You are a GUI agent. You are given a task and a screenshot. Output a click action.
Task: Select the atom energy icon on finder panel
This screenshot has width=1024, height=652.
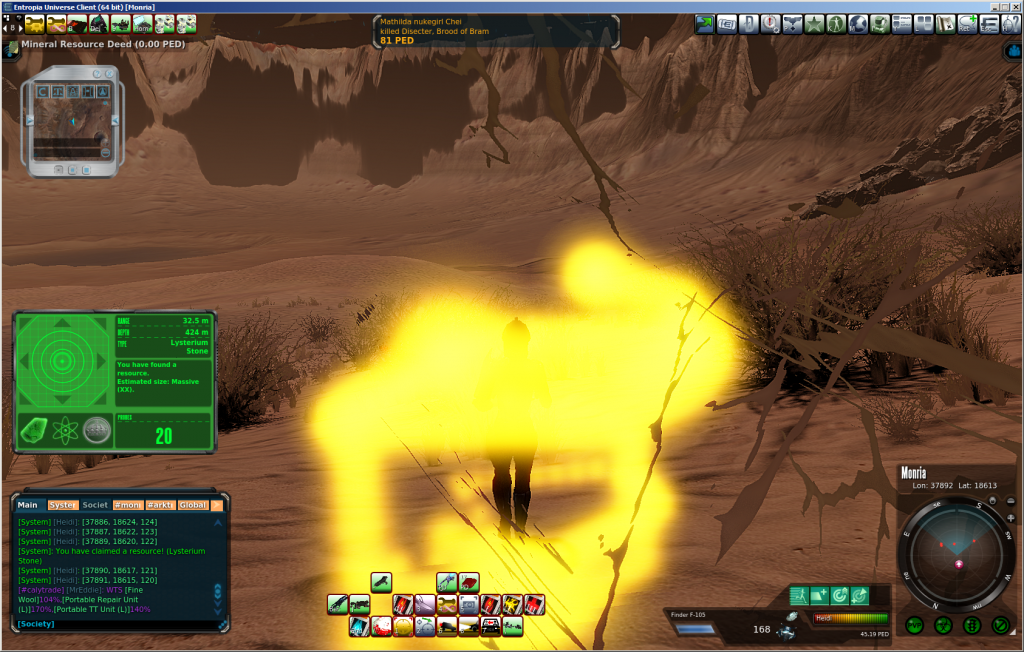pyautogui.click(x=64, y=430)
